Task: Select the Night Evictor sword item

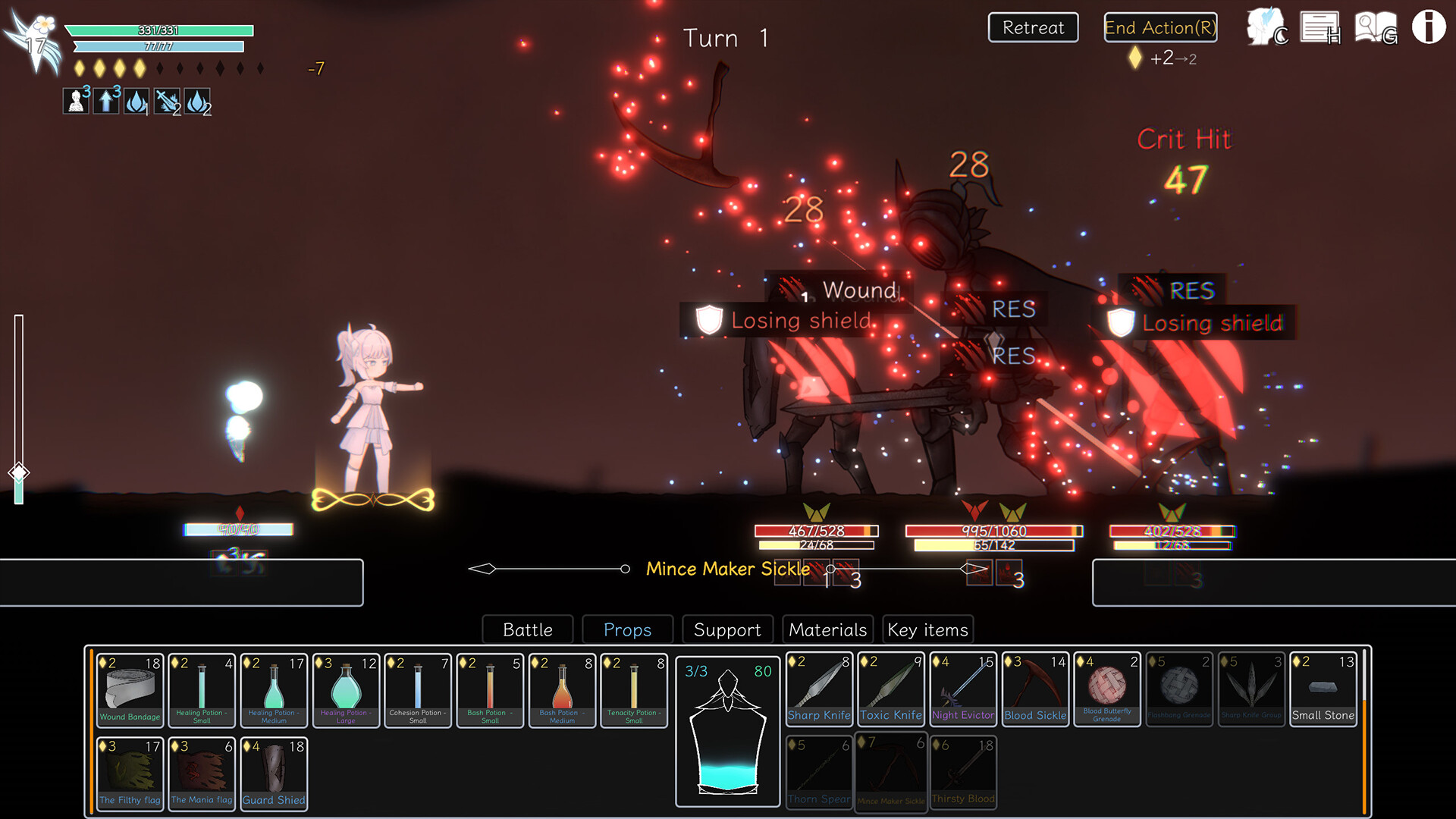Action: coord(963,686)
